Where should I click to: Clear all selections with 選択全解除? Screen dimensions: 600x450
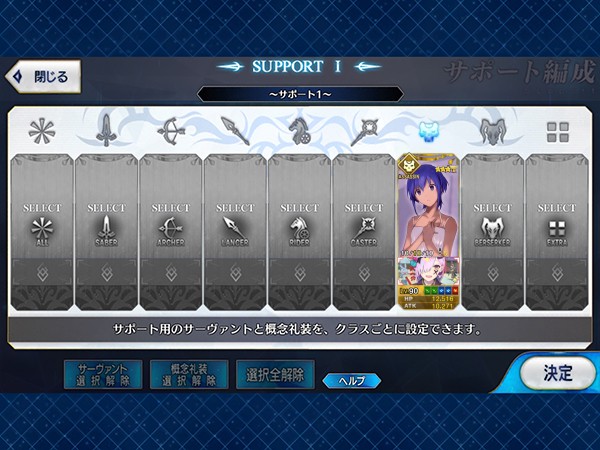pos(274,375)
